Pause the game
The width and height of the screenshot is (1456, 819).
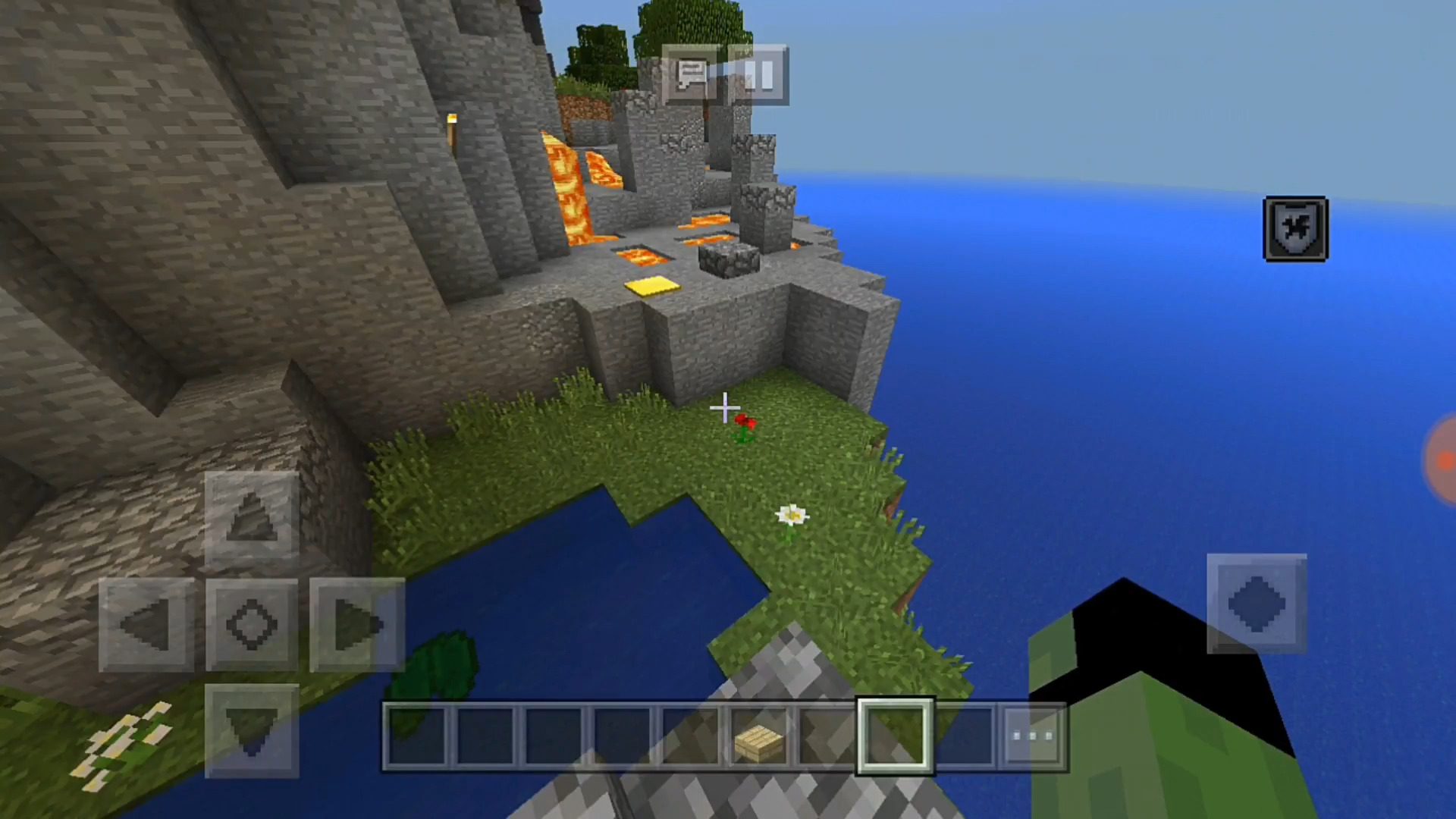(758, 74)
